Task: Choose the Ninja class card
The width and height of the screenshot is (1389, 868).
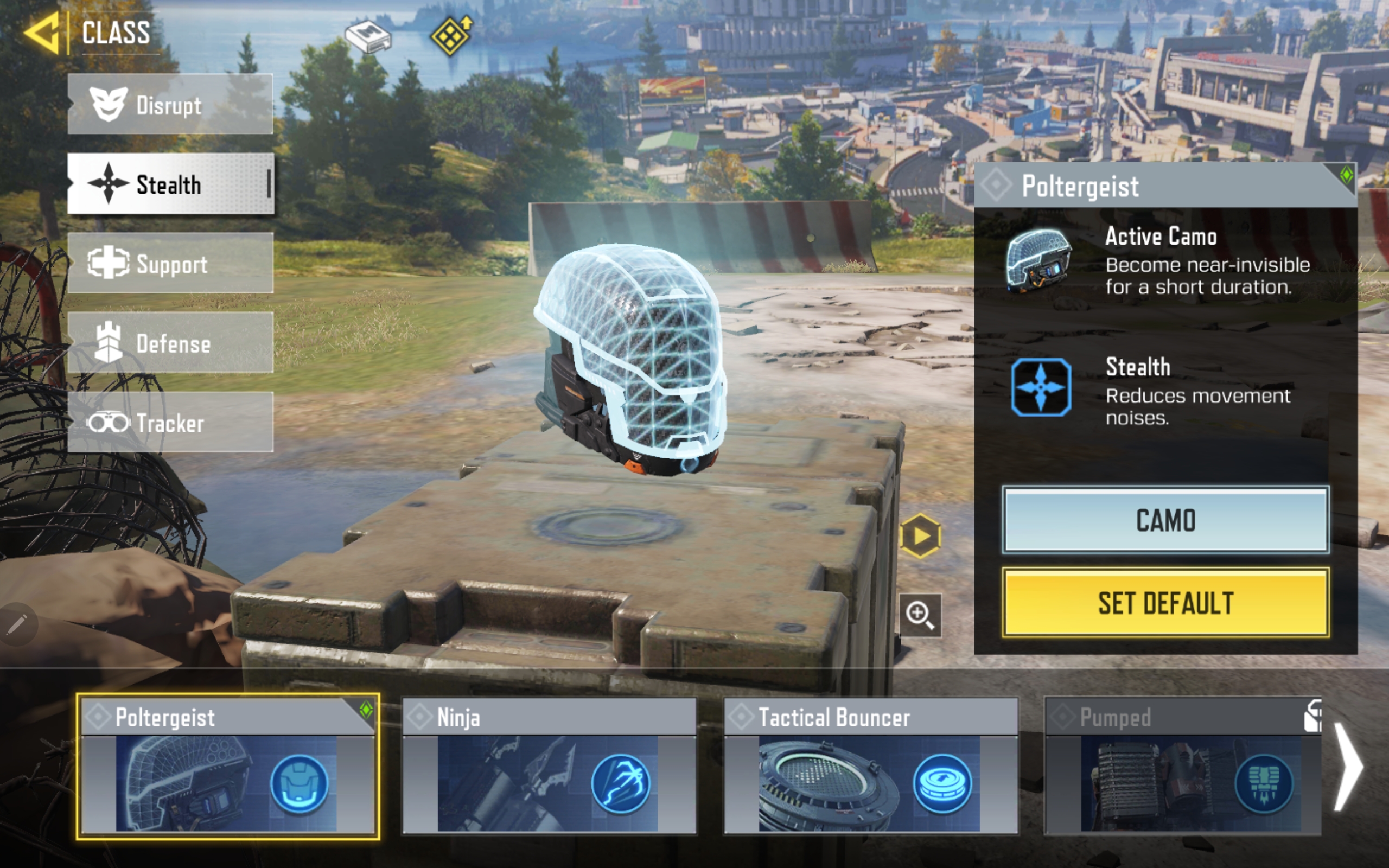Action: [549, 766]
